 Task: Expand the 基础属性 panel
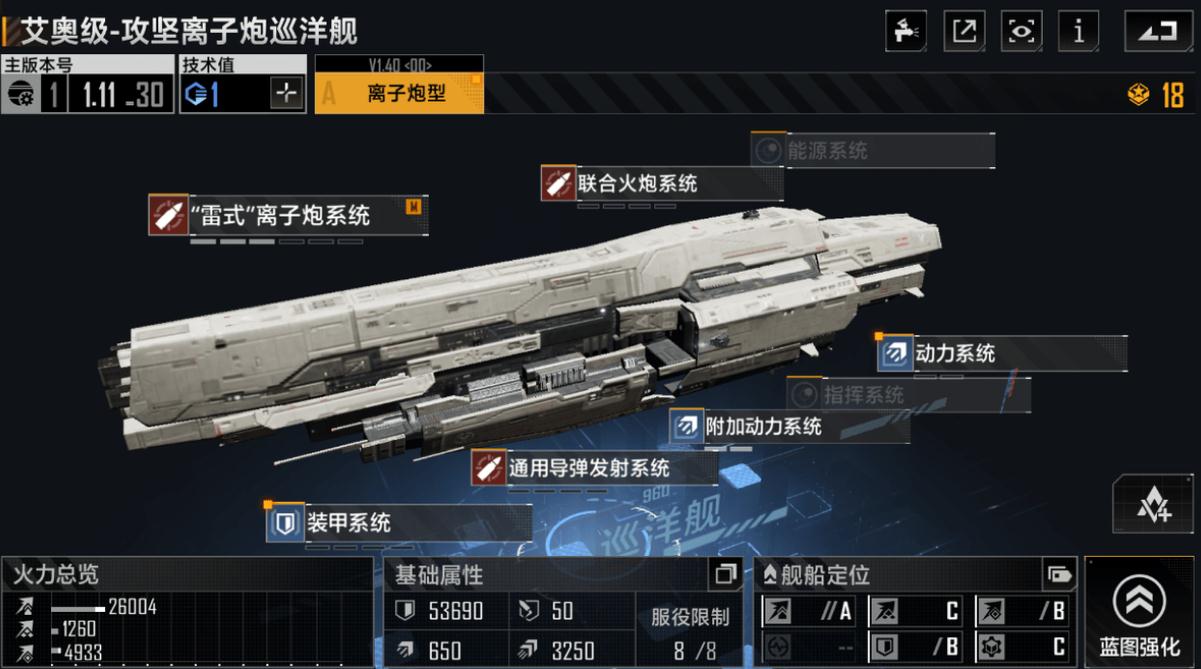(x=725, y=574)
